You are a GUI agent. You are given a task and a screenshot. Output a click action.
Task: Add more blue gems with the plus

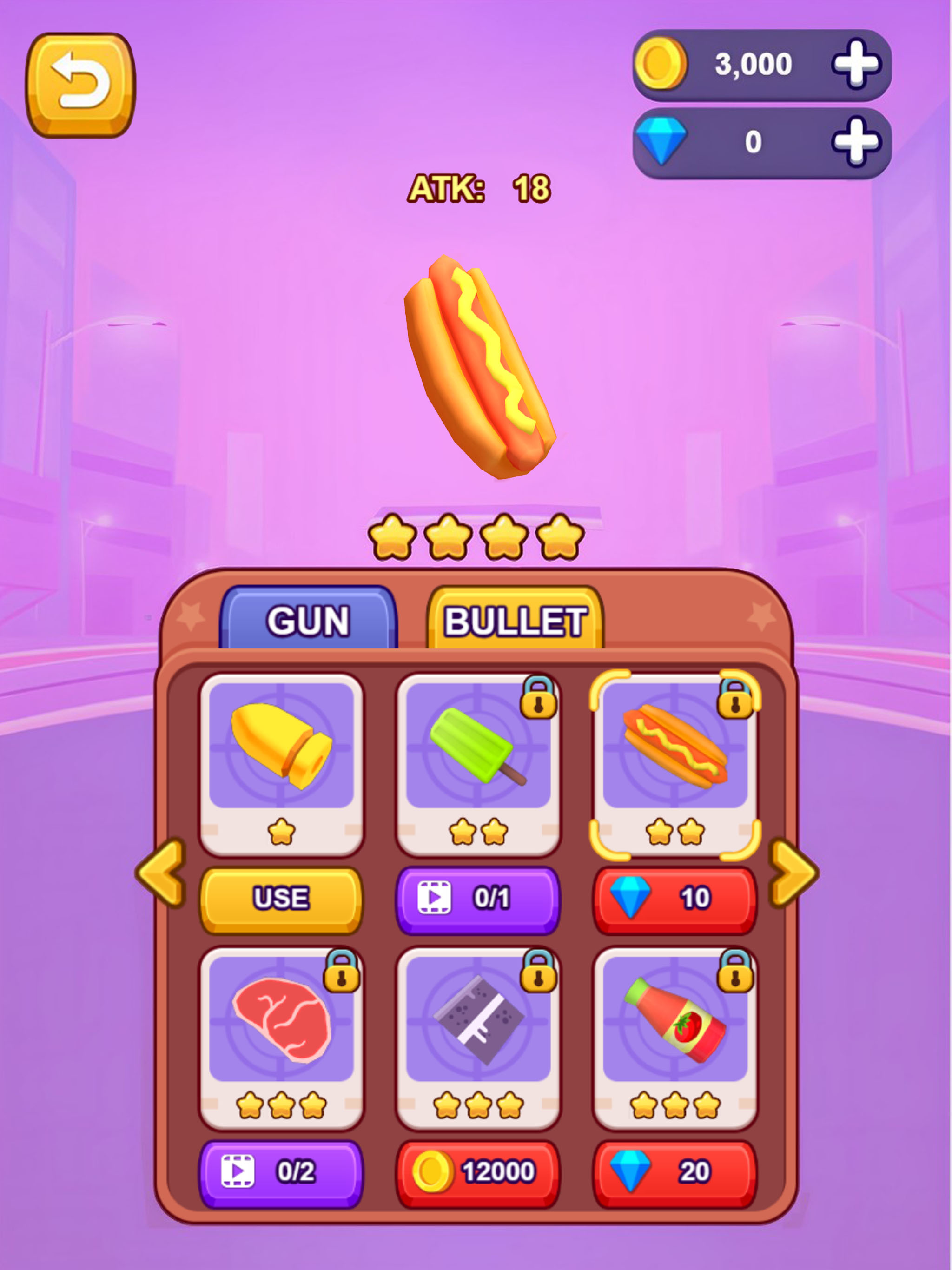coord(855,142)
